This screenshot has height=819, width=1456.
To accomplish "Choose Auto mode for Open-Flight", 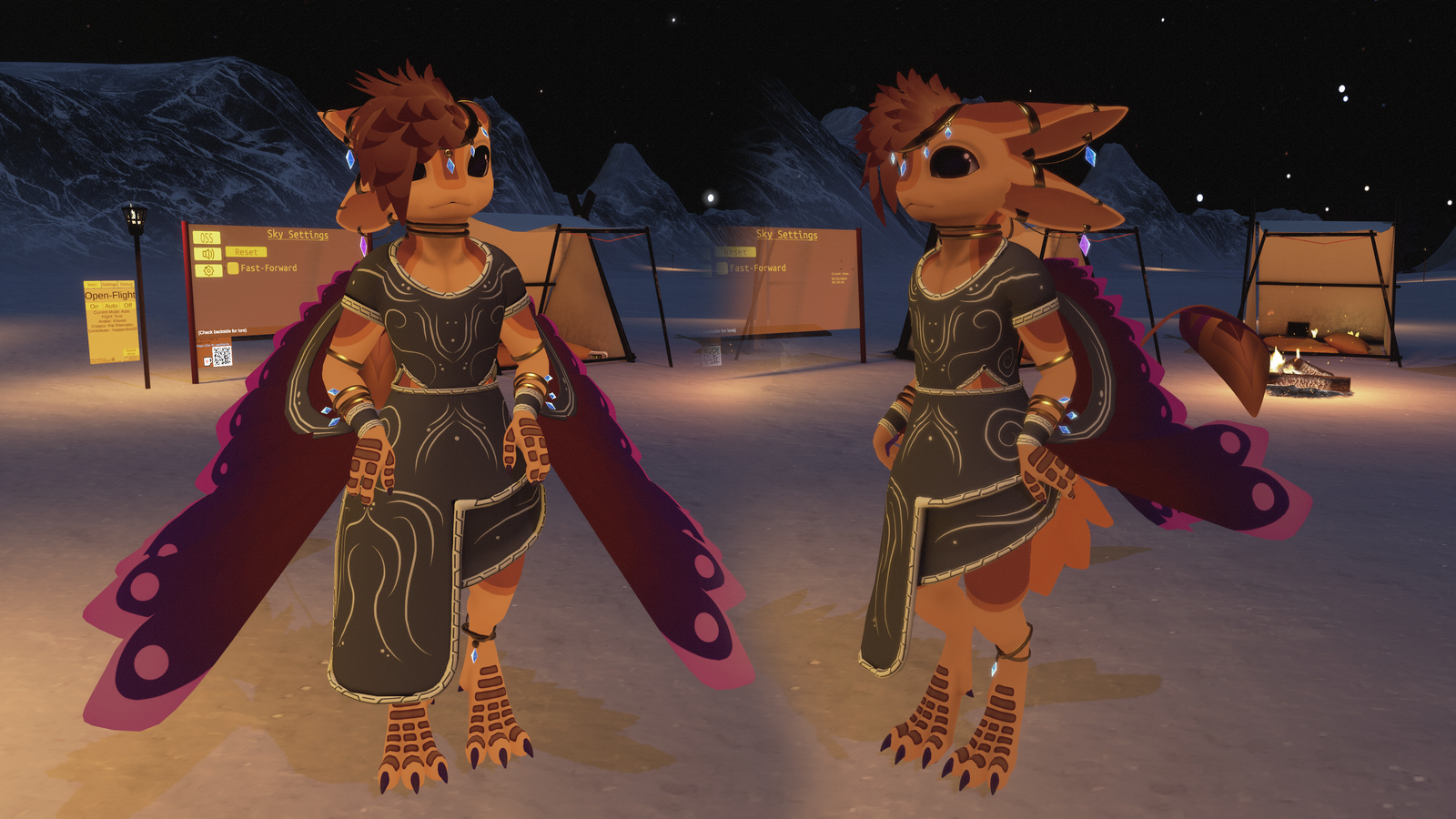I will [x=111, y=306].
